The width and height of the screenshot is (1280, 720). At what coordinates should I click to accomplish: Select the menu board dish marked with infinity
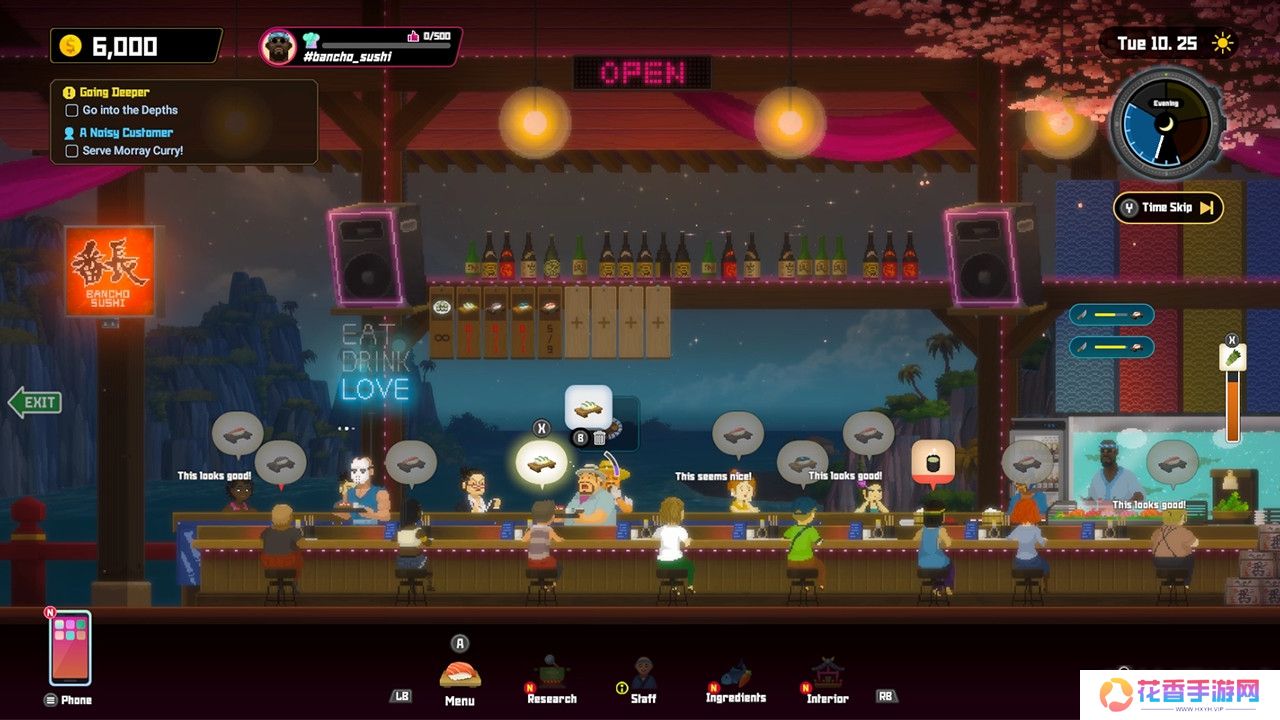click(x=442, y=322)
